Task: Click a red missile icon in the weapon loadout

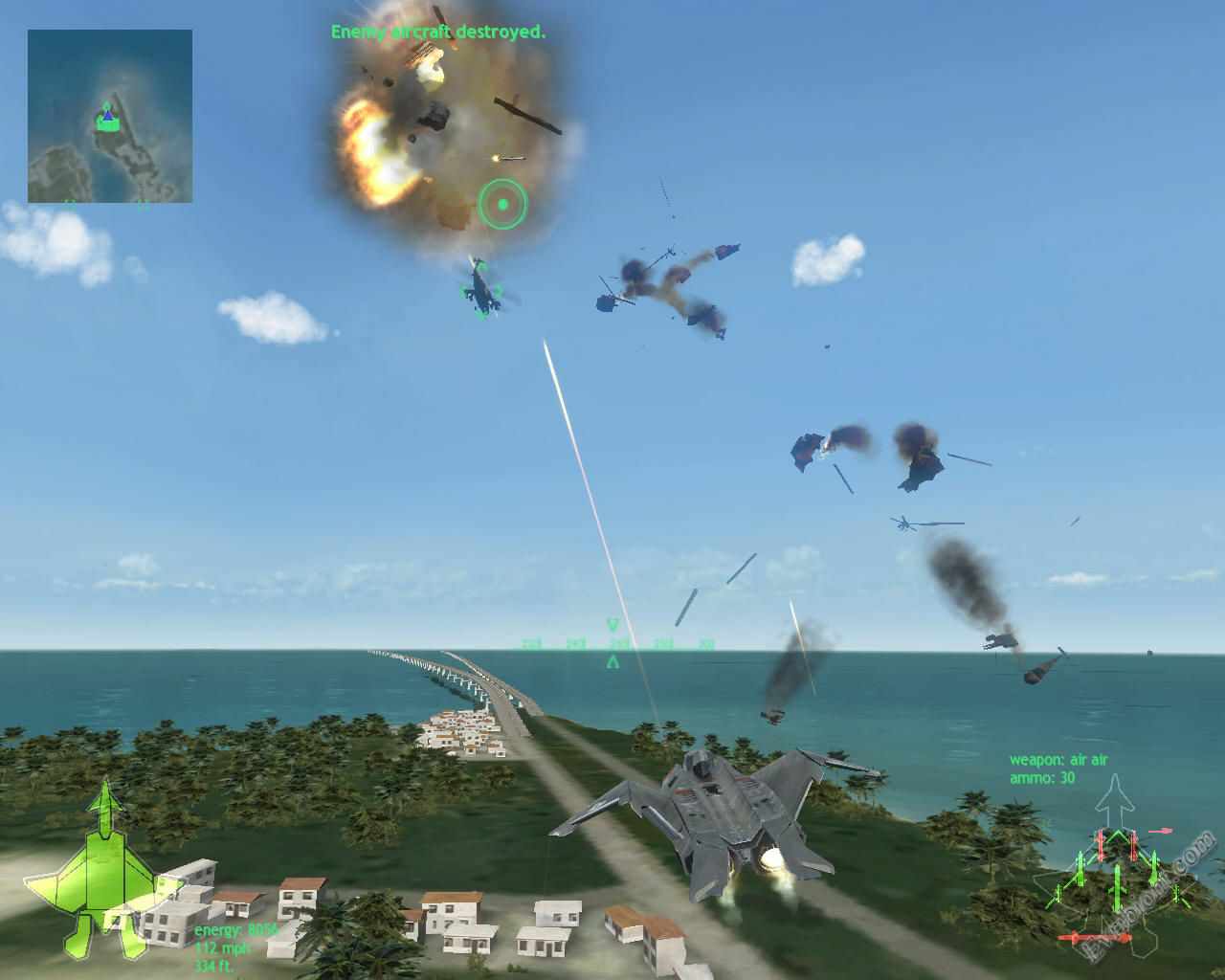Action: [1101, 845]
